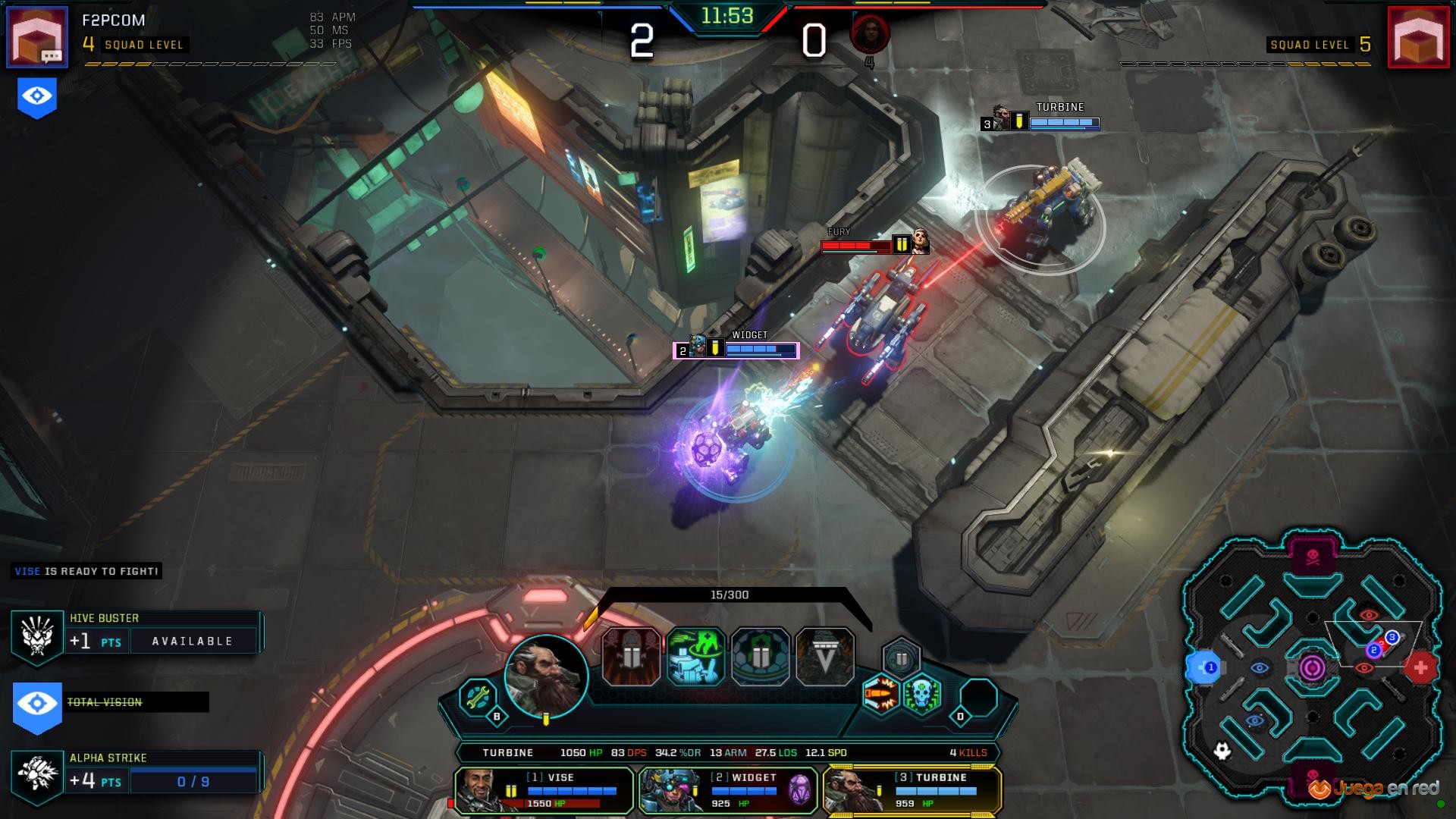
Task: Open the player crest with chat bubble
Action: (37, 36)
